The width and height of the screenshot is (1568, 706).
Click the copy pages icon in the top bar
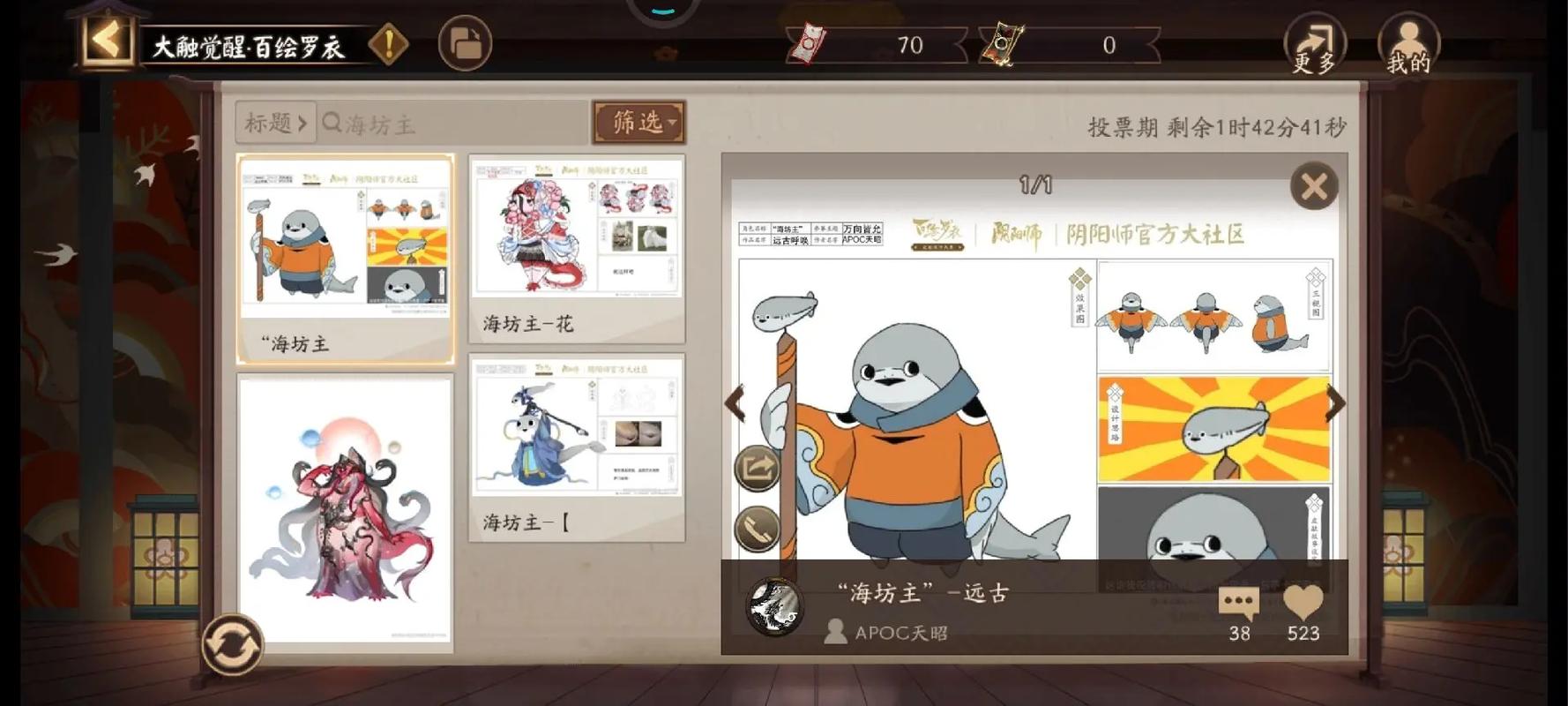pos(465,42)
